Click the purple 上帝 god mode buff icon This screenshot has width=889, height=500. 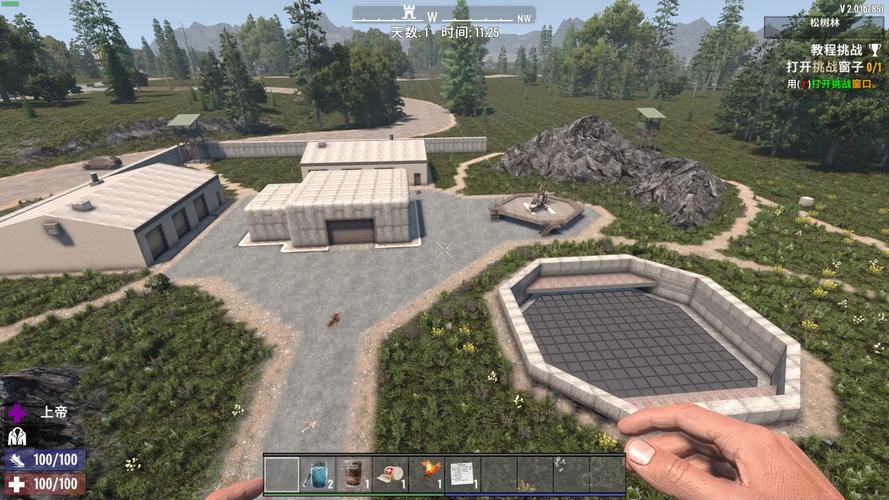pyautogui.click(x=17, y=412)
